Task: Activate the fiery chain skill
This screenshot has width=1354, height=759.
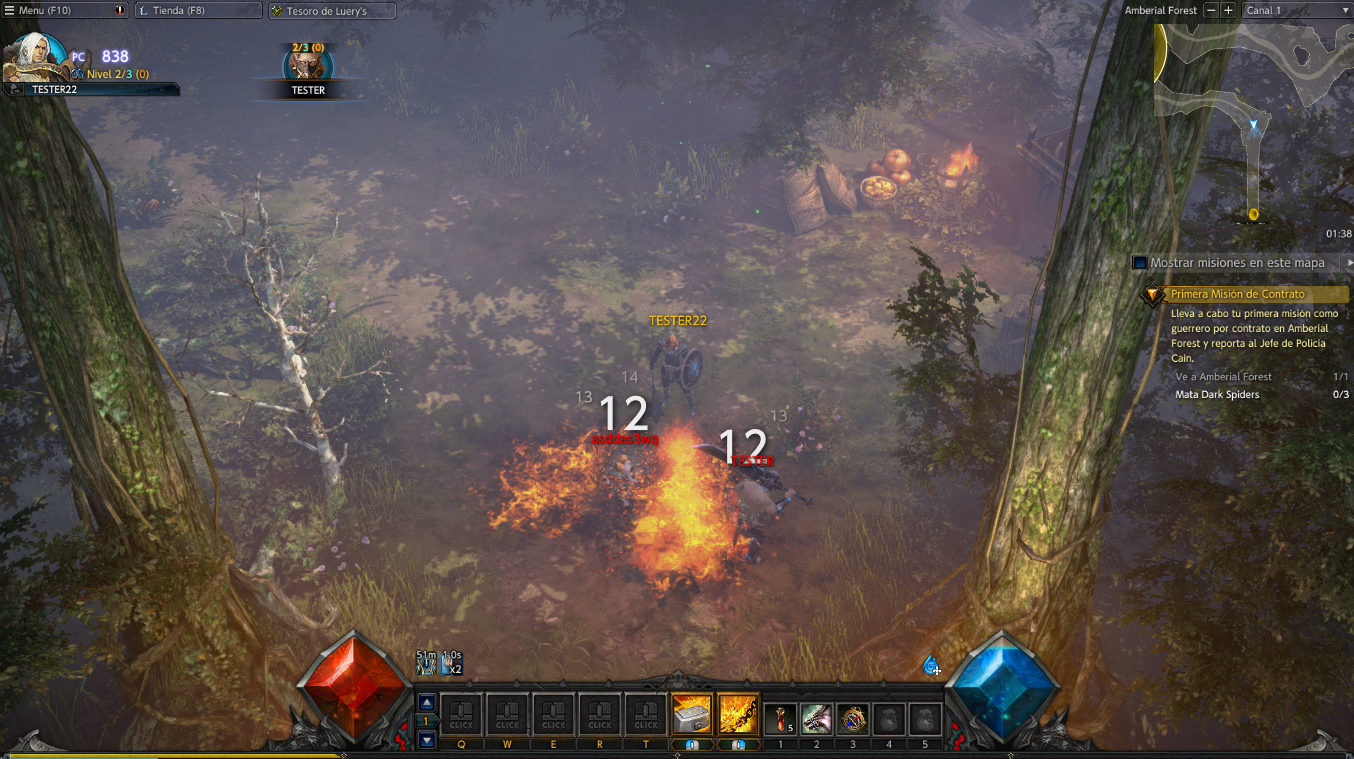Action: pyautogui.click(x=738, y=714)
